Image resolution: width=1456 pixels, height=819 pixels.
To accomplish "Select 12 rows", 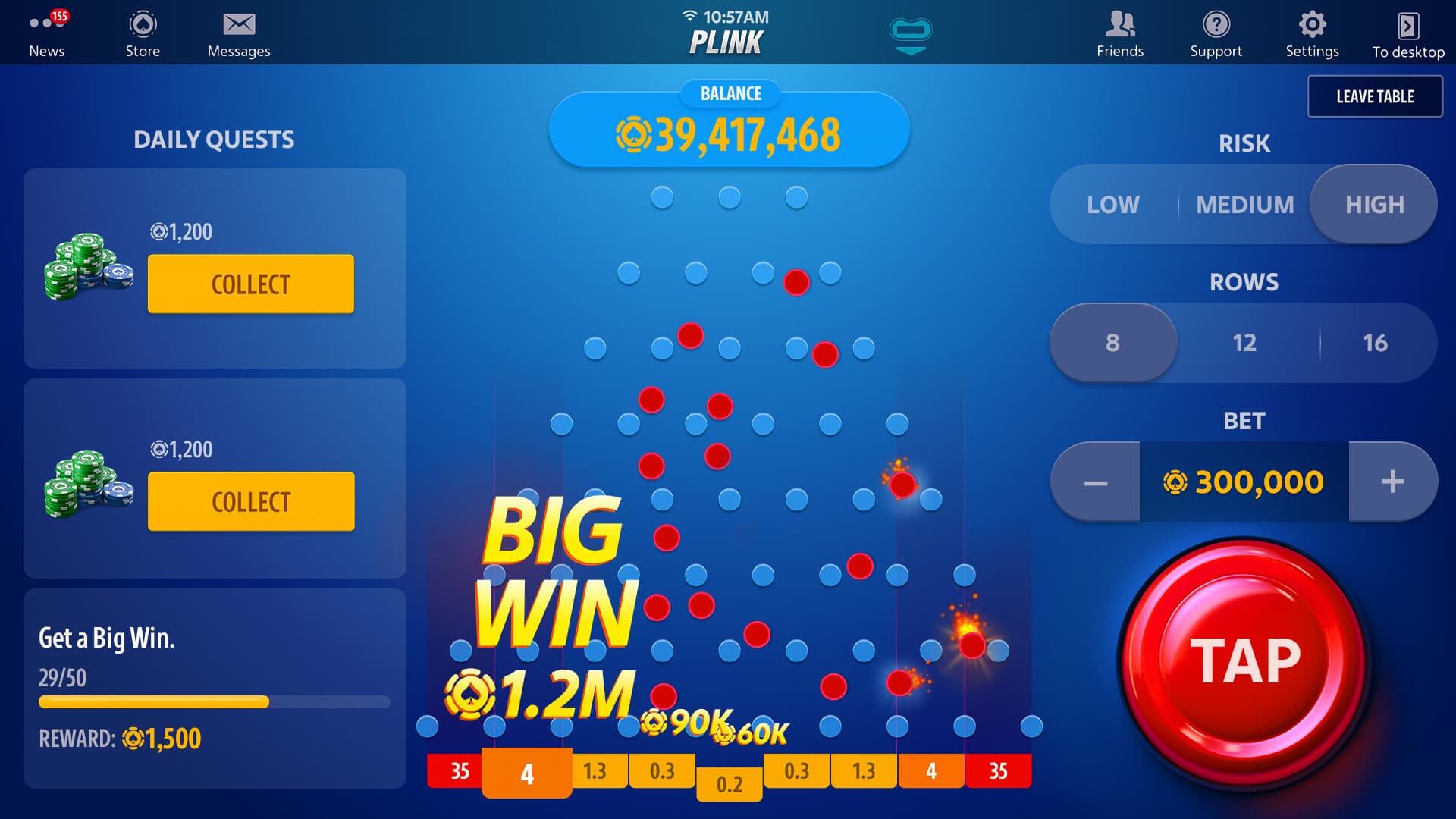I will pos(1244,342).
